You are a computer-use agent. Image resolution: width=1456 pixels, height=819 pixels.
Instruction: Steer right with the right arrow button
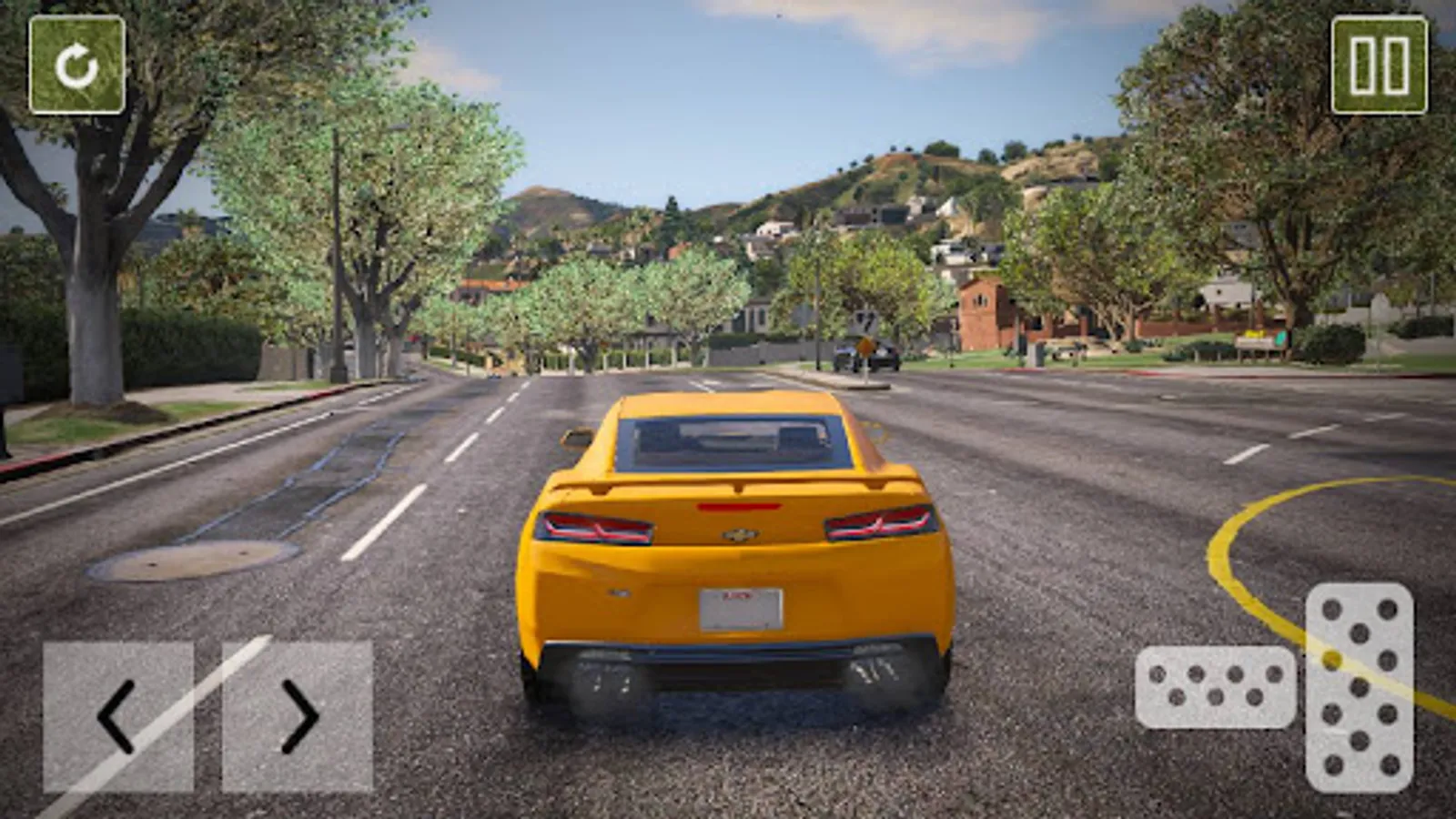[298, 716]
